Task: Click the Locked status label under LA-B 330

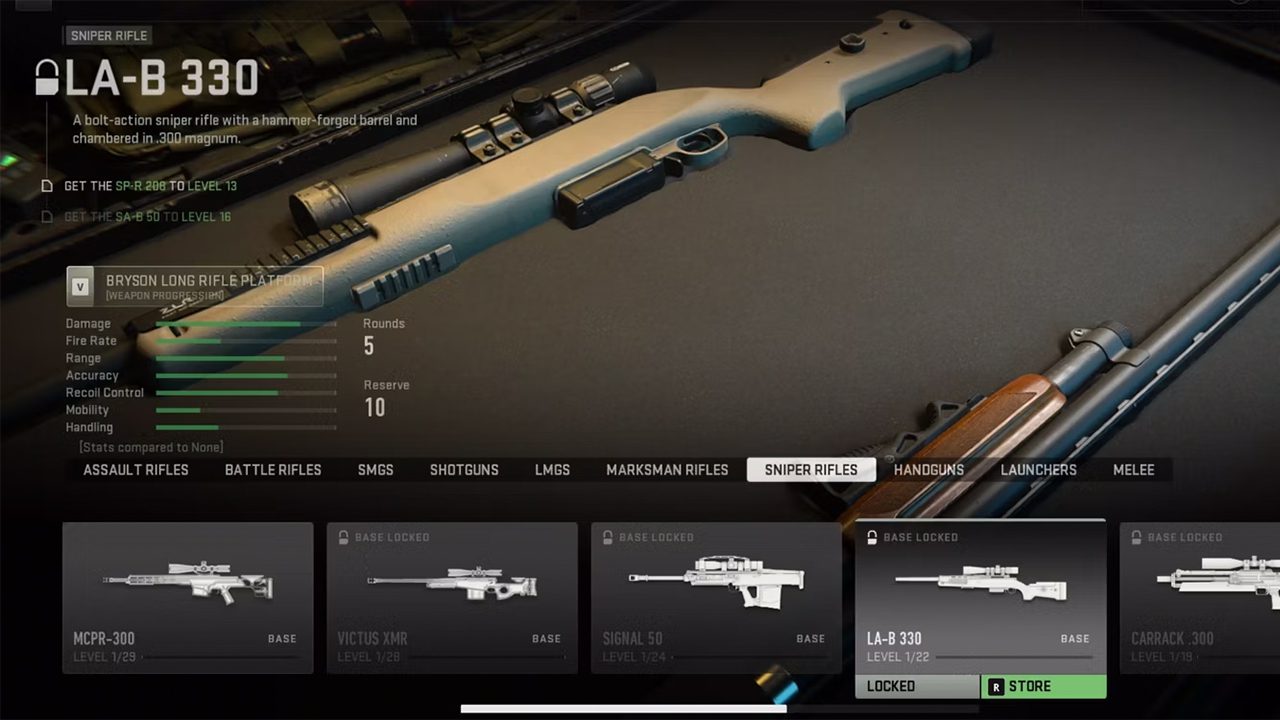Action: click(917, 686)
